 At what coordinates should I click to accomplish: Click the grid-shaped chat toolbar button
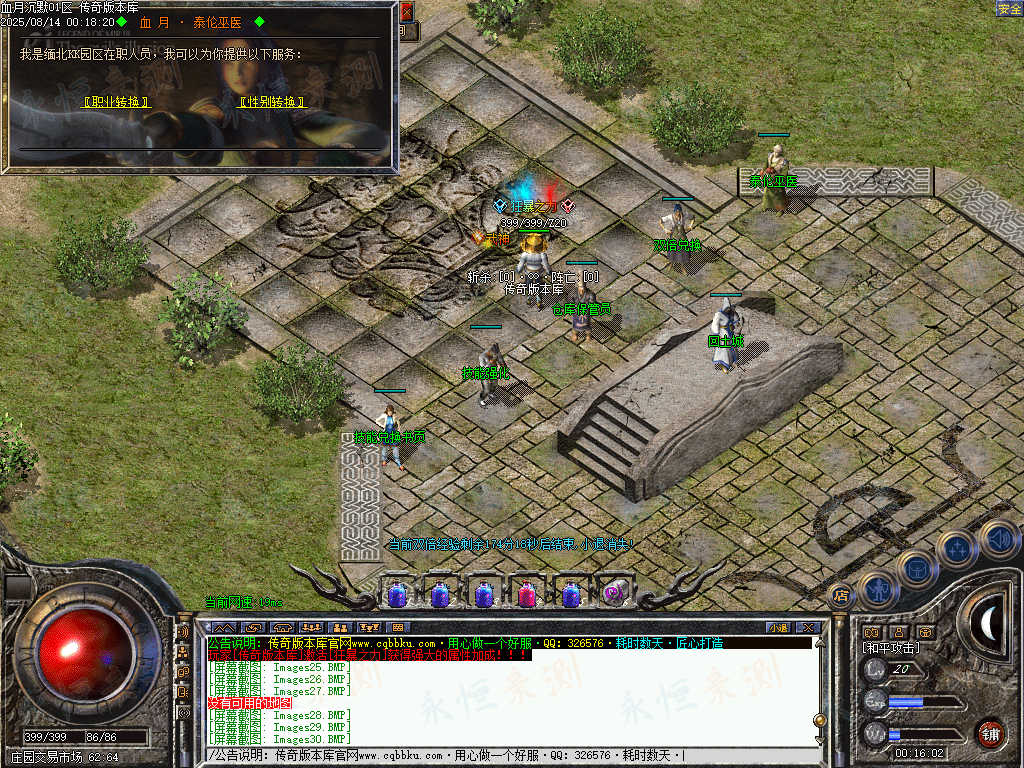click(399, 627)
